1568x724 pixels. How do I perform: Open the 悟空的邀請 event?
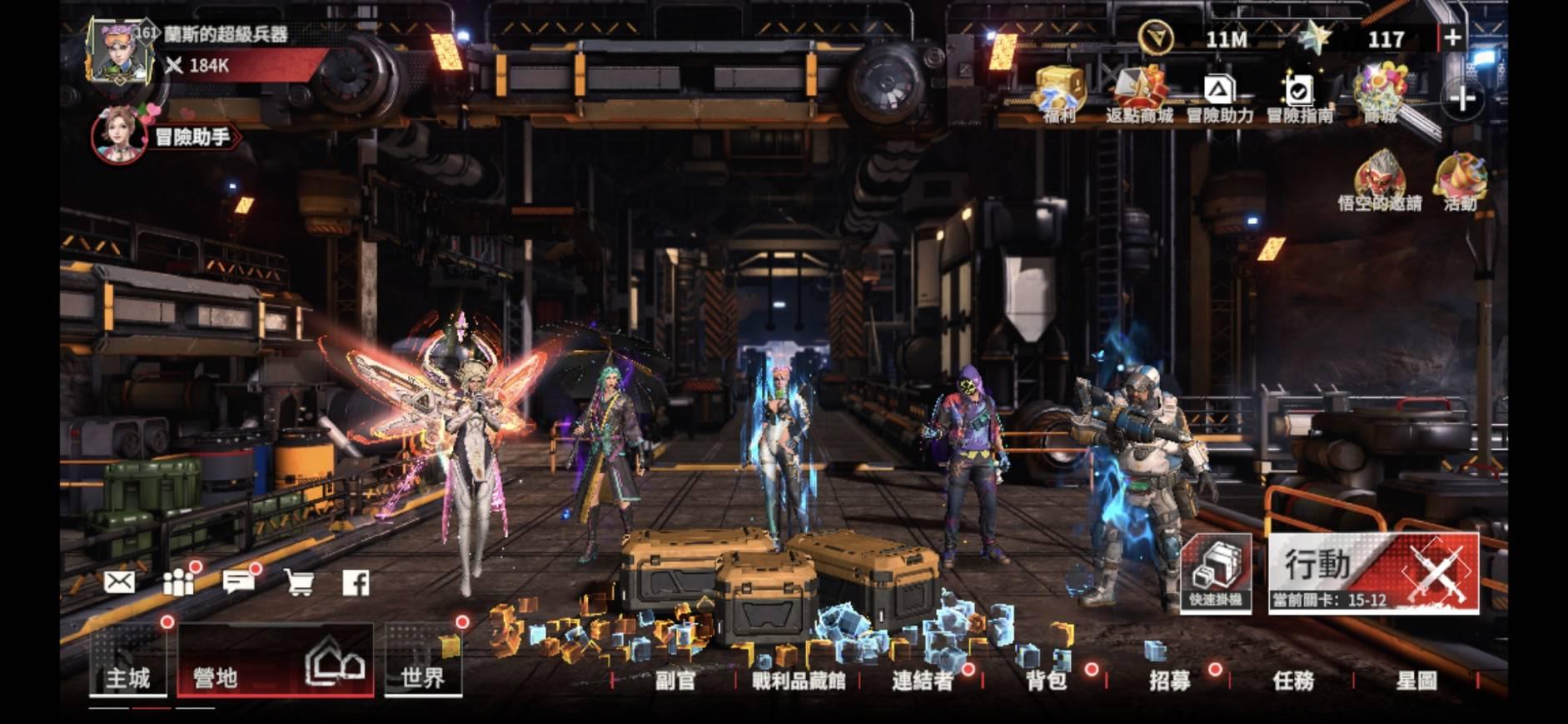(1379, 181)
